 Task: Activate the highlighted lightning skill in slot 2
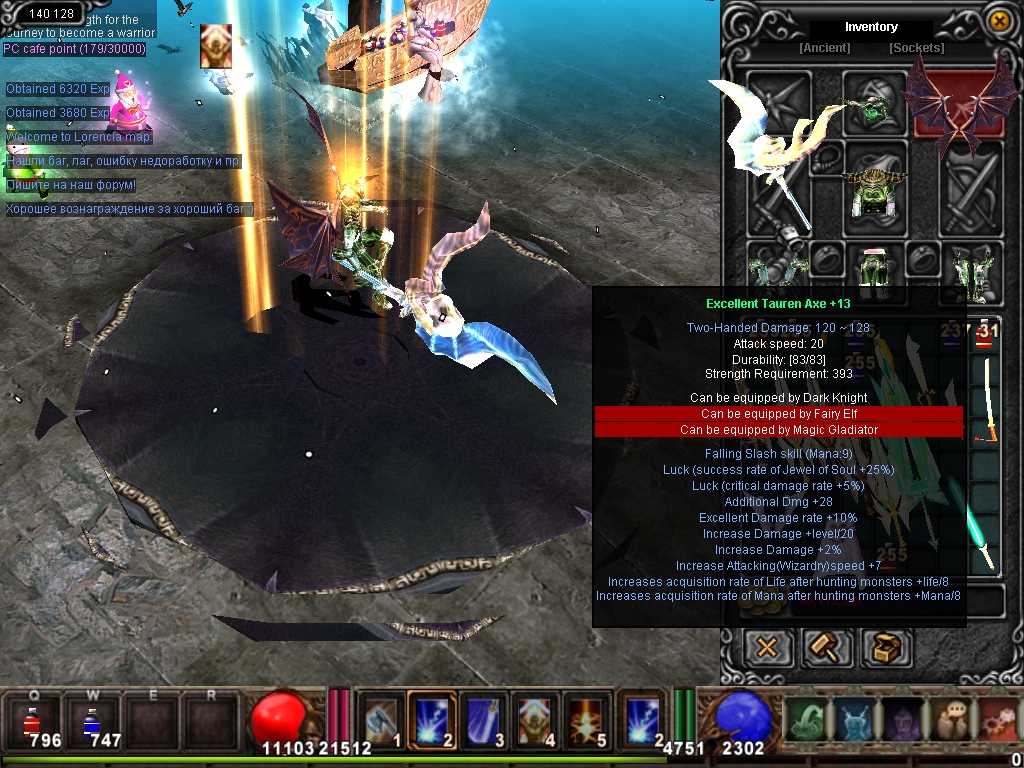coord(432,719)
